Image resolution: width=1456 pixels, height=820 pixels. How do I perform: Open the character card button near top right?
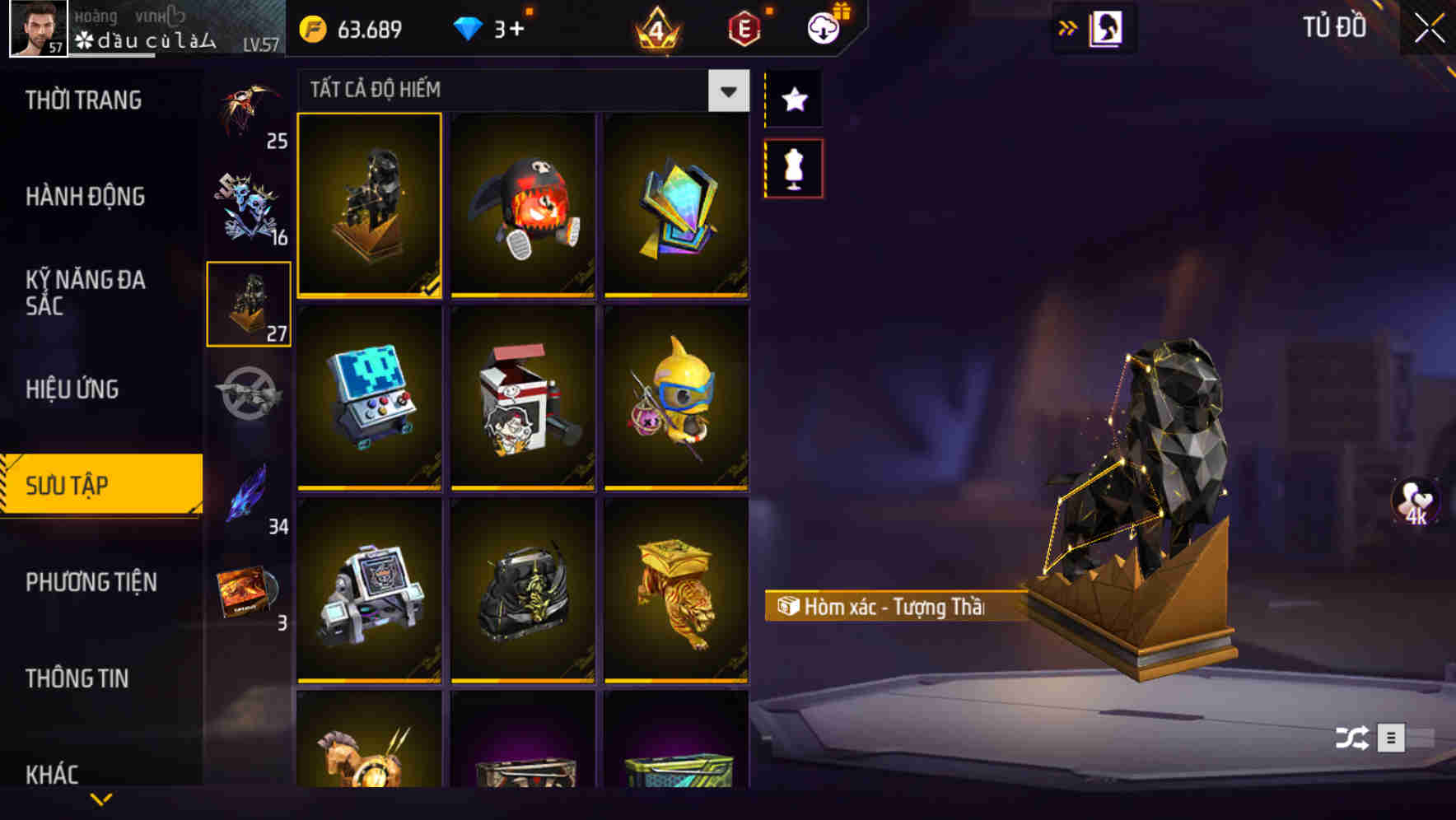[1109, 26]
